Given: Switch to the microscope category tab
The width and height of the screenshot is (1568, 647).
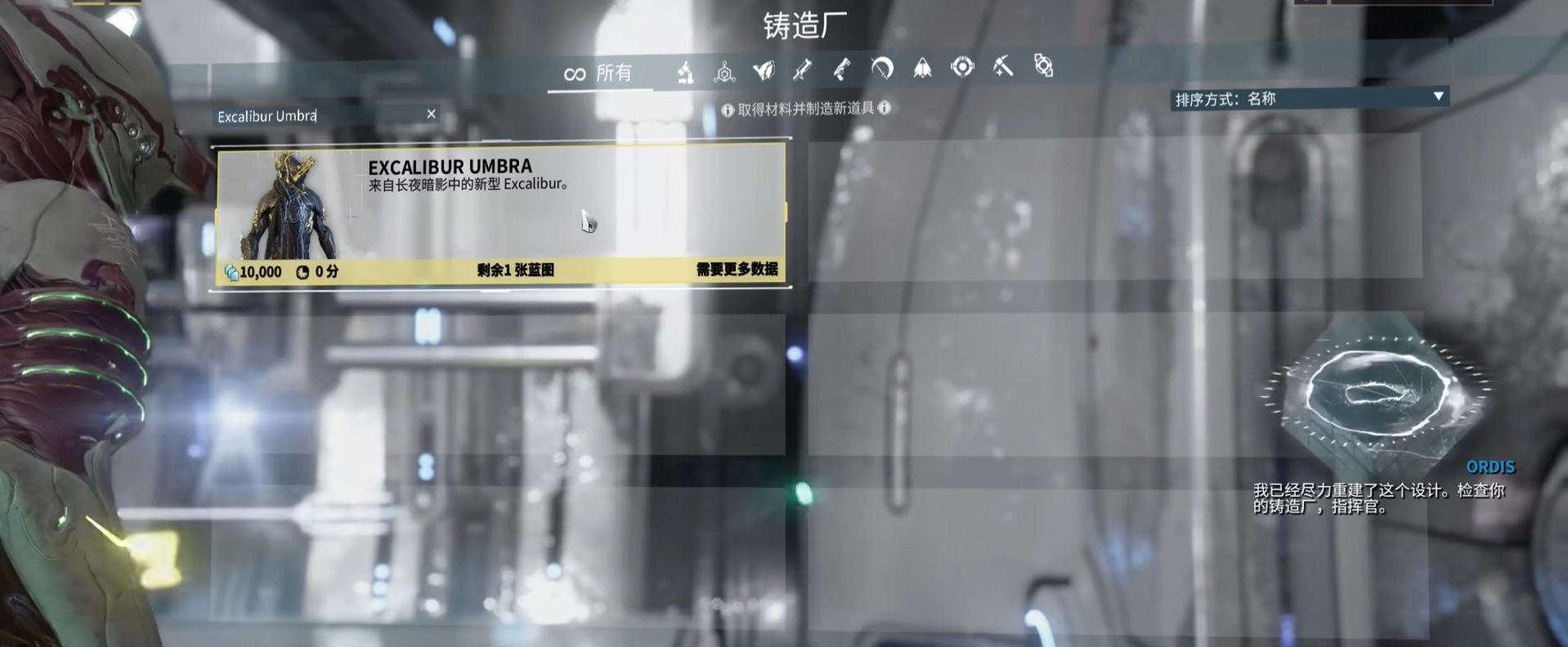Looking at the screenshot, I should click(x=685, y=73).
